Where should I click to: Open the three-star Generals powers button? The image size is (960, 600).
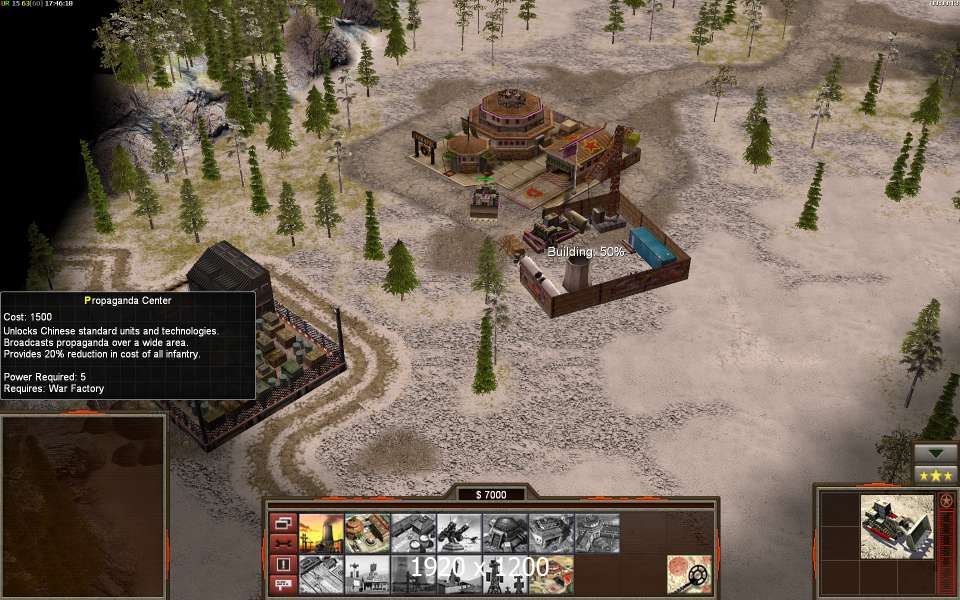pyautogui.click(x=935, y=474)
